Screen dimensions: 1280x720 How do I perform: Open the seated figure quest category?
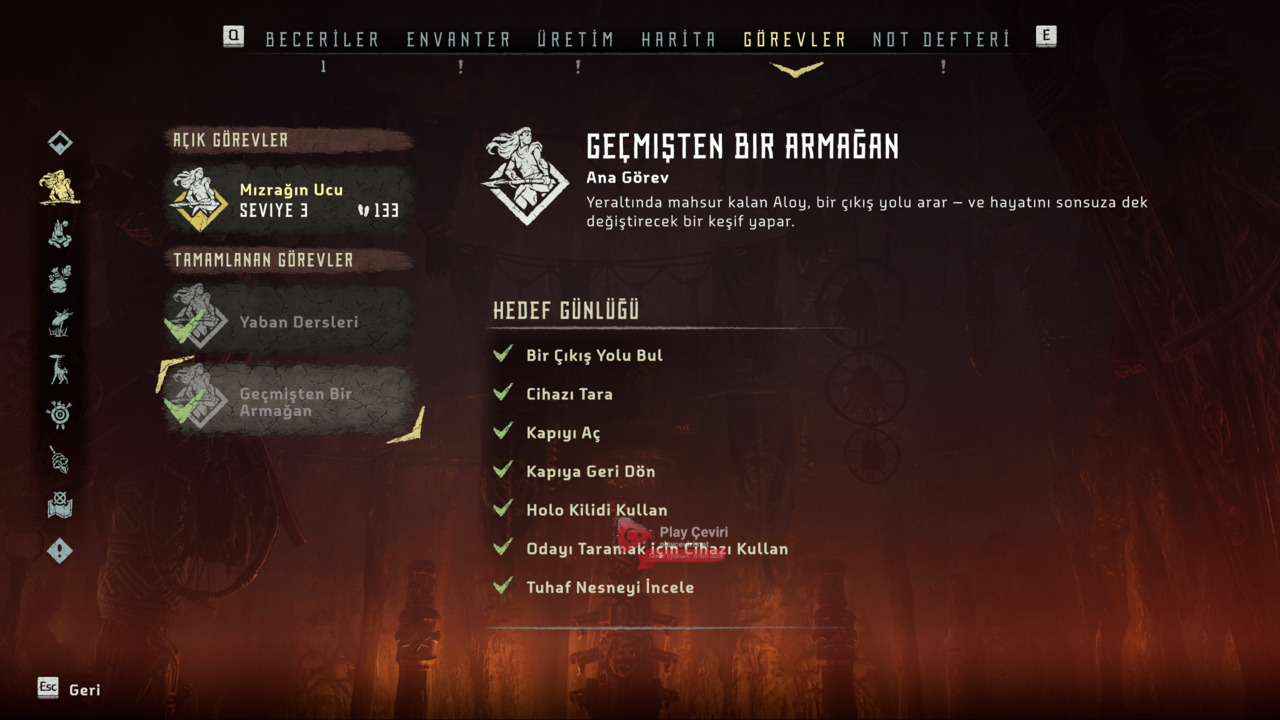(x=60, y=233)
